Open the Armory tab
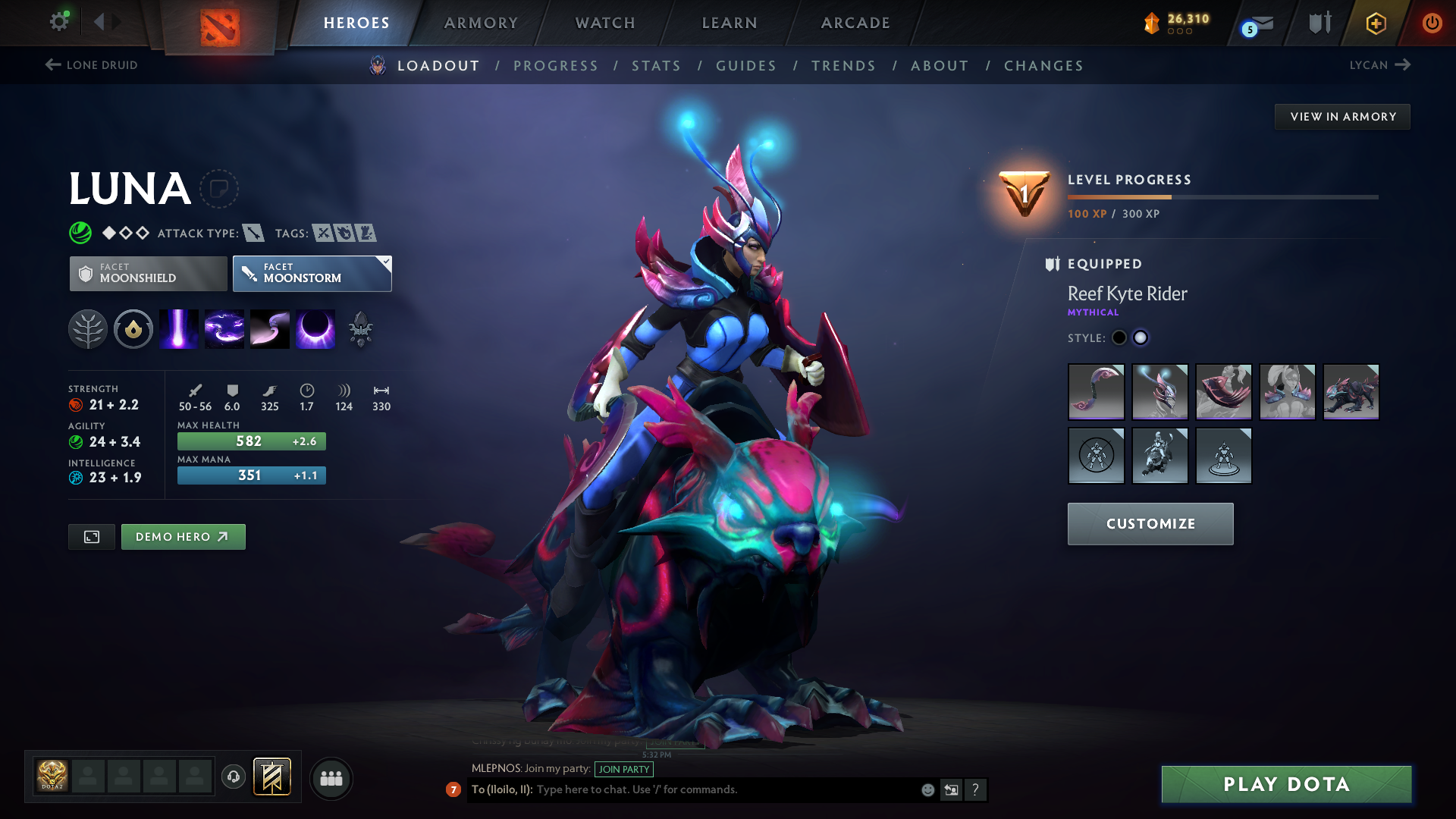Screen dimensions: 1456x819 481,23
